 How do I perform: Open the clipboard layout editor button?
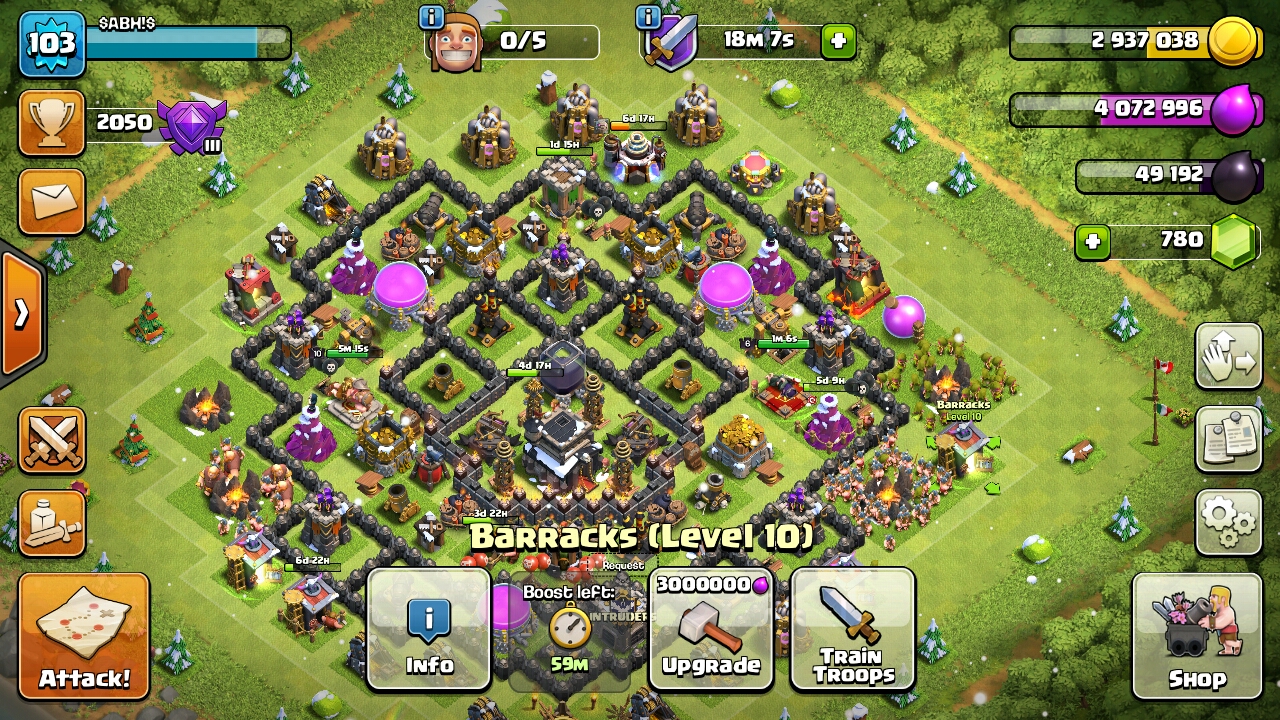click(x=1228, y=439)
